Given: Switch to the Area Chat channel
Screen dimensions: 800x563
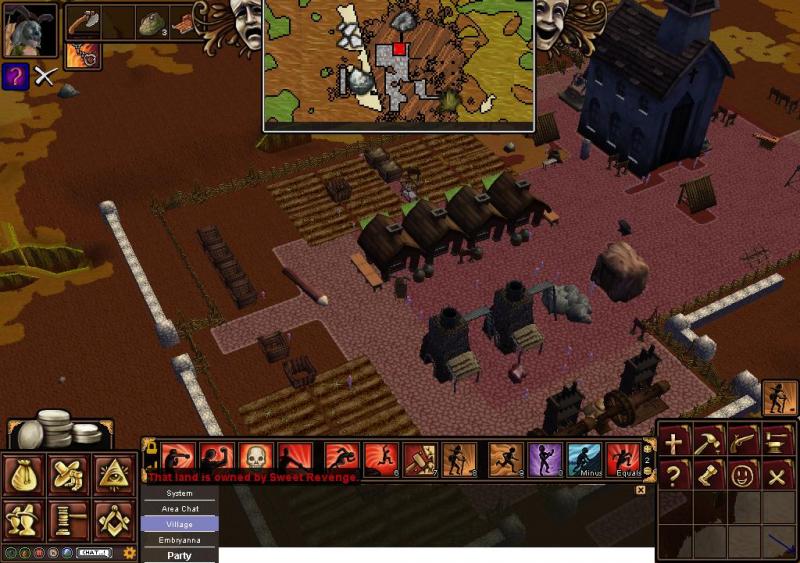Looking at the screenshot, I should pyautogui.click(x=180, y=508).
